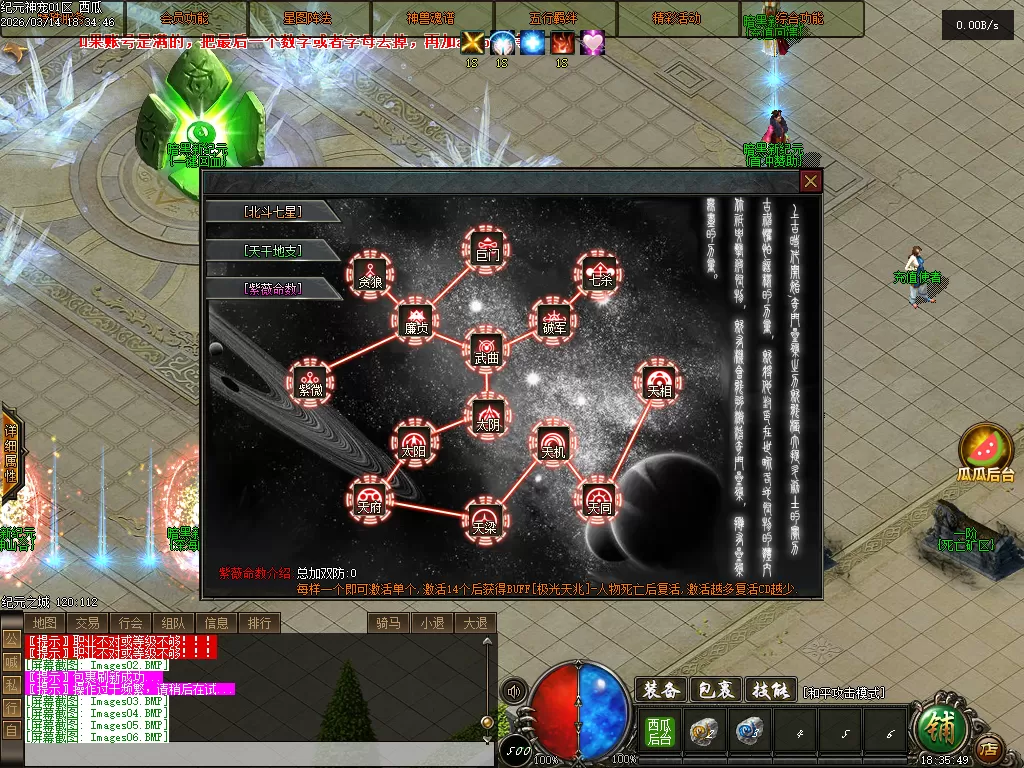Activate the 武曲 star node
The width and height of the screenshot is (1024, 768).
(487, 350)
